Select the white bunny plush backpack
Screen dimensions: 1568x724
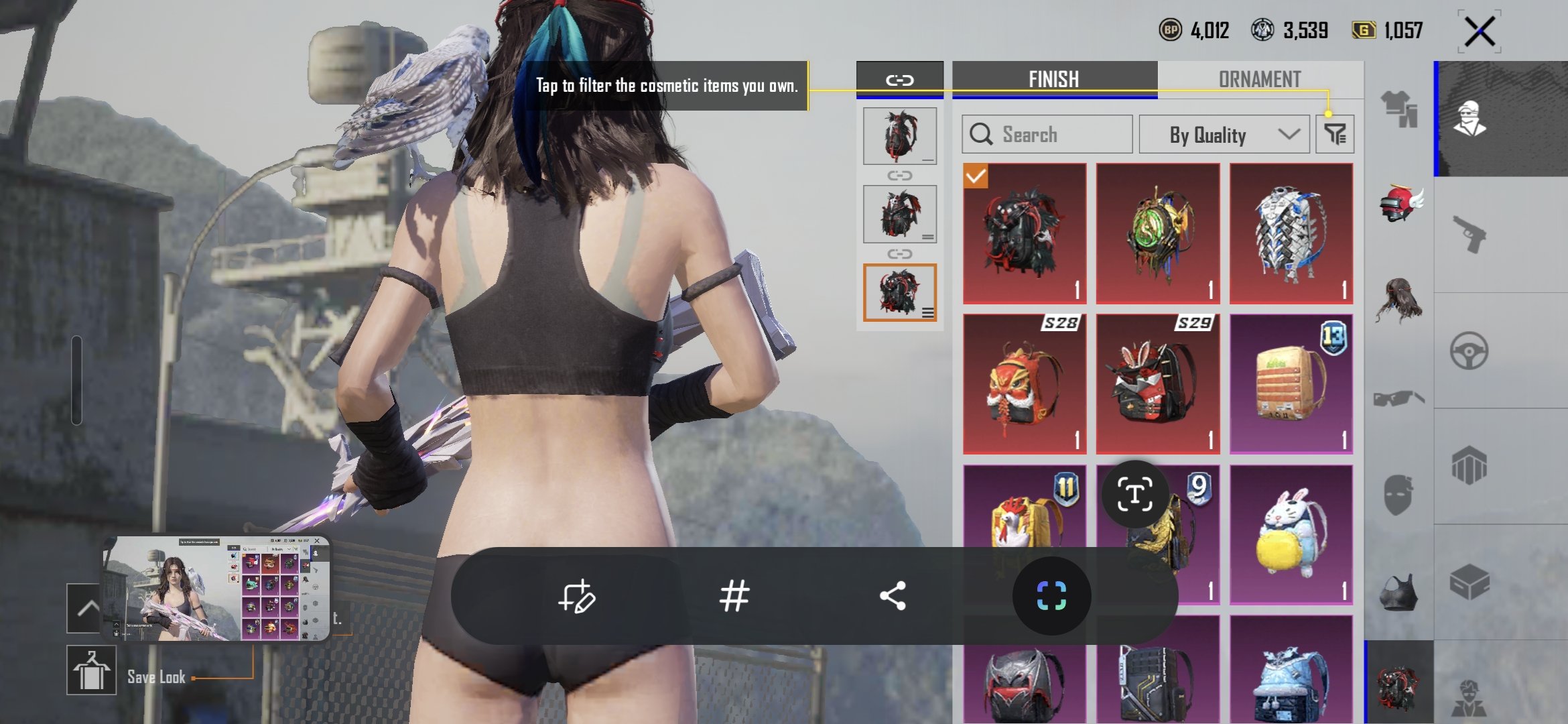[1291, 535]
